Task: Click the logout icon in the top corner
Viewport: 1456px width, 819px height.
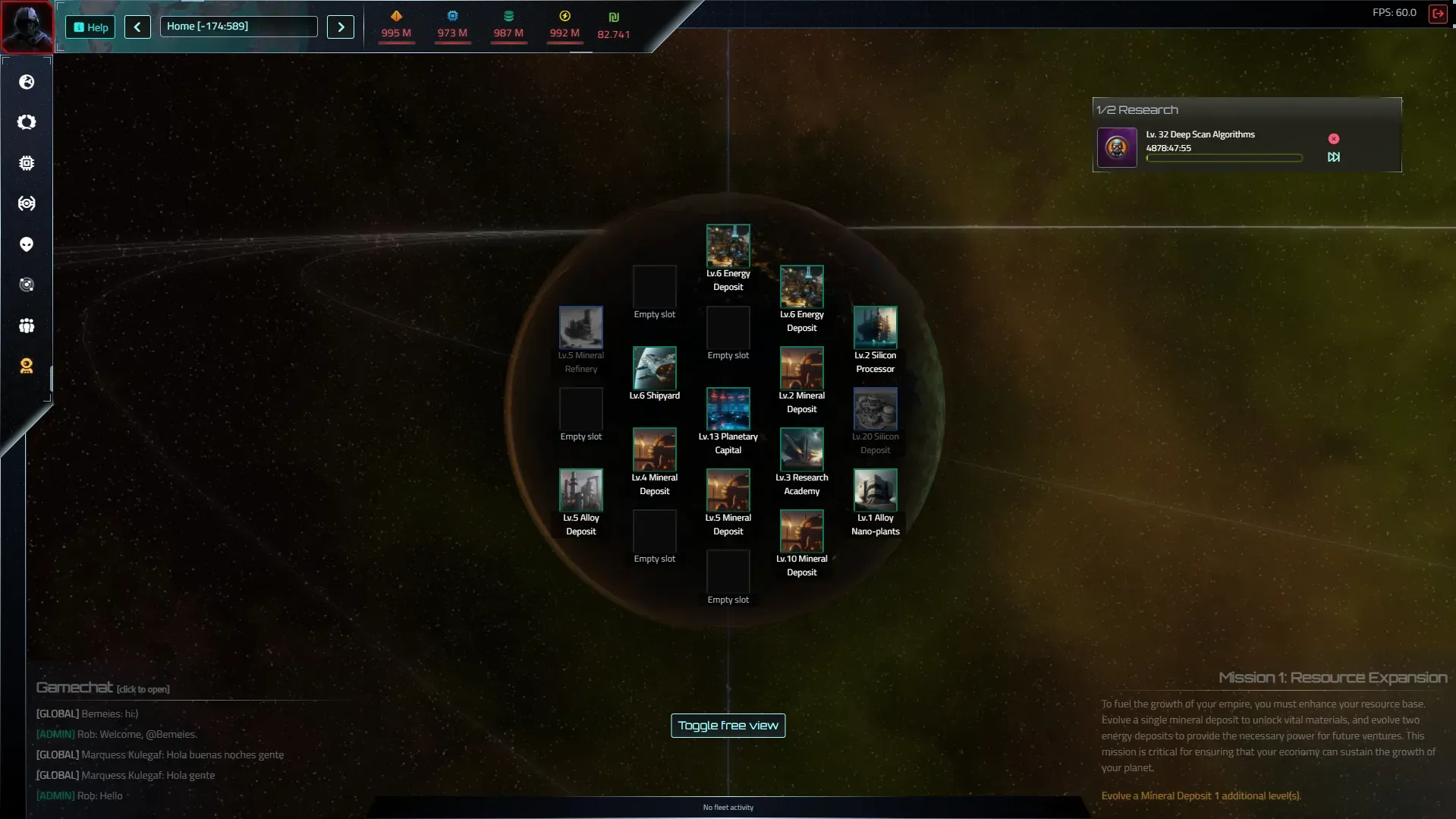Action: click(x=1437, y=14)
